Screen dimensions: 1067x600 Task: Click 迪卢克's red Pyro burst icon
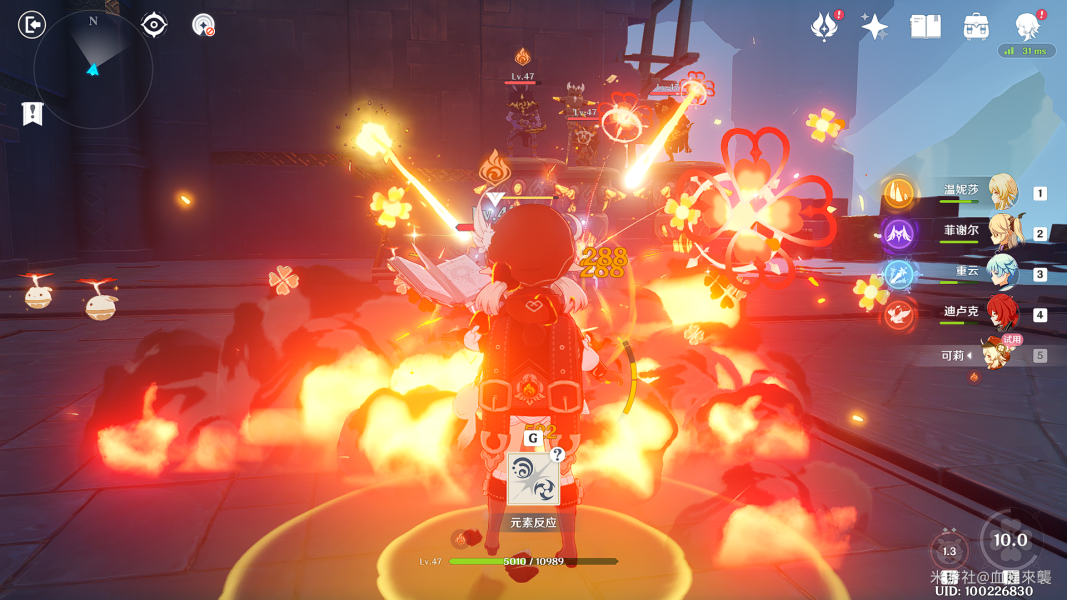coord(897,315)
